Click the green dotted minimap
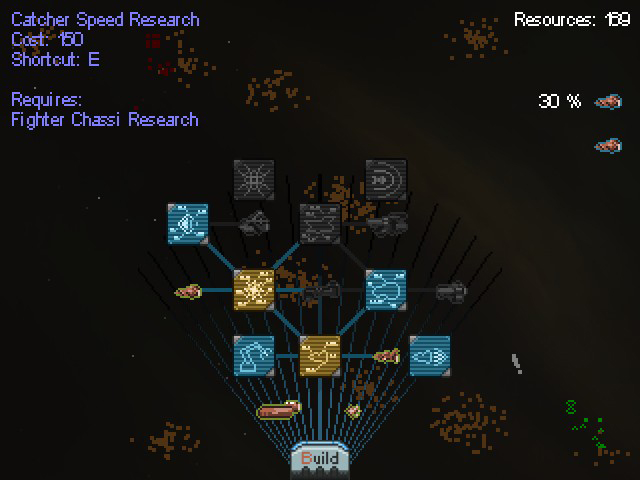Image resolution: width=640 pixels, height=480 pixels. [x=587, y=424]
